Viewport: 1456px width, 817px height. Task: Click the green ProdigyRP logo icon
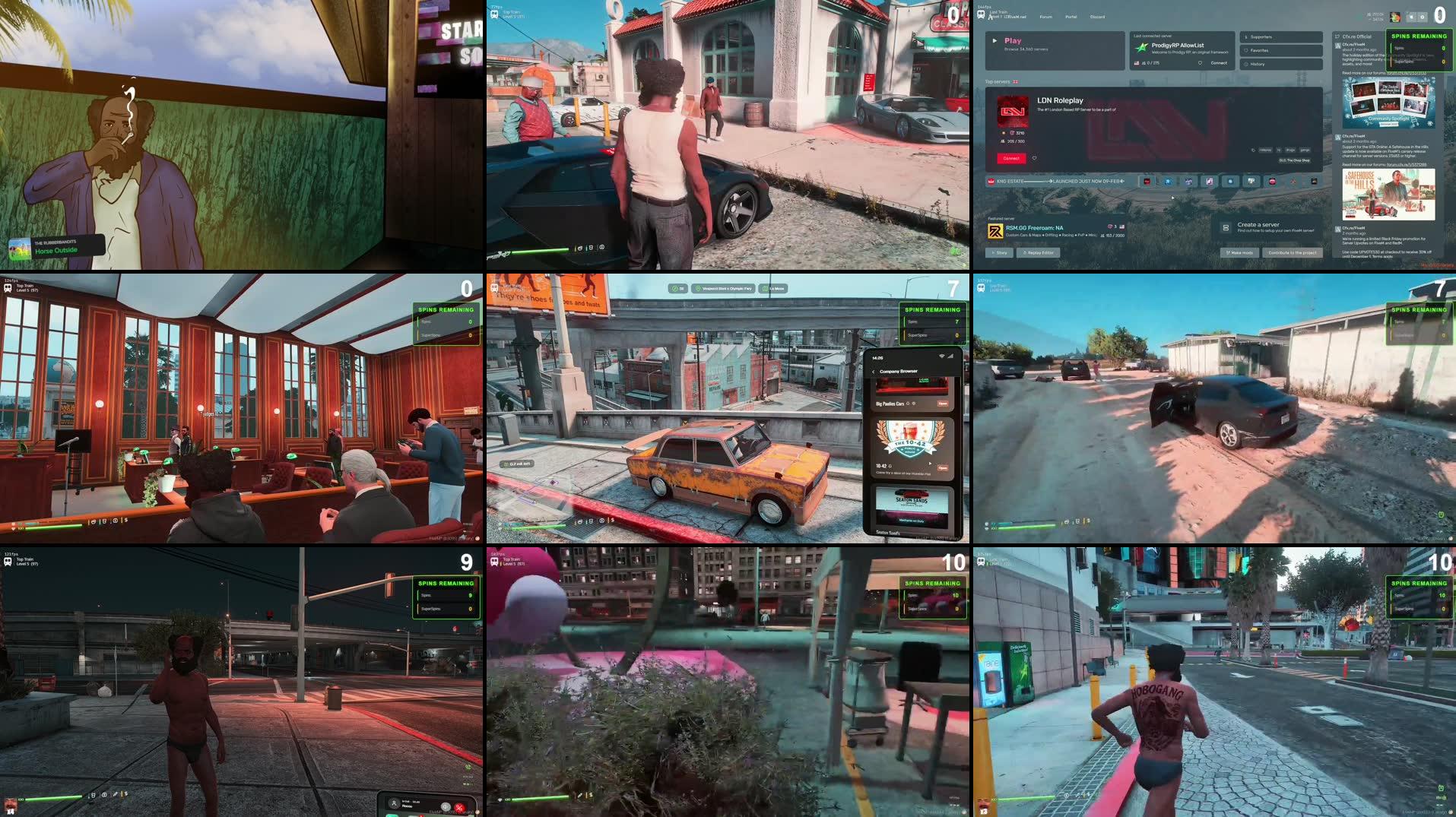point(1142,47)
